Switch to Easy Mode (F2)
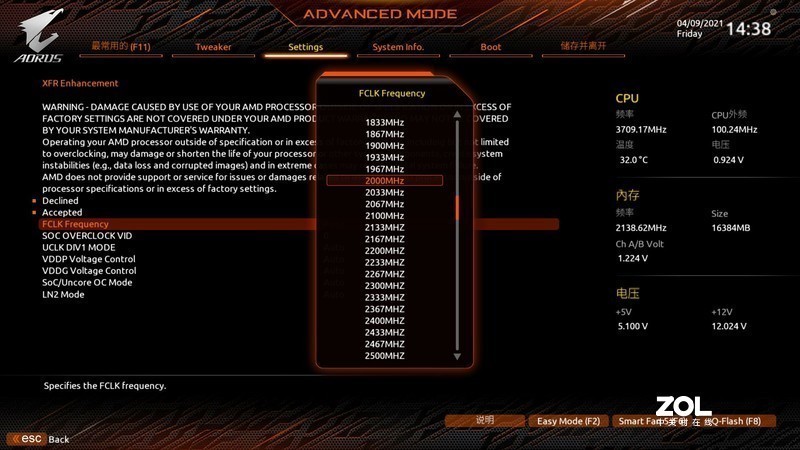800x450 pixels. pos(568,421)
